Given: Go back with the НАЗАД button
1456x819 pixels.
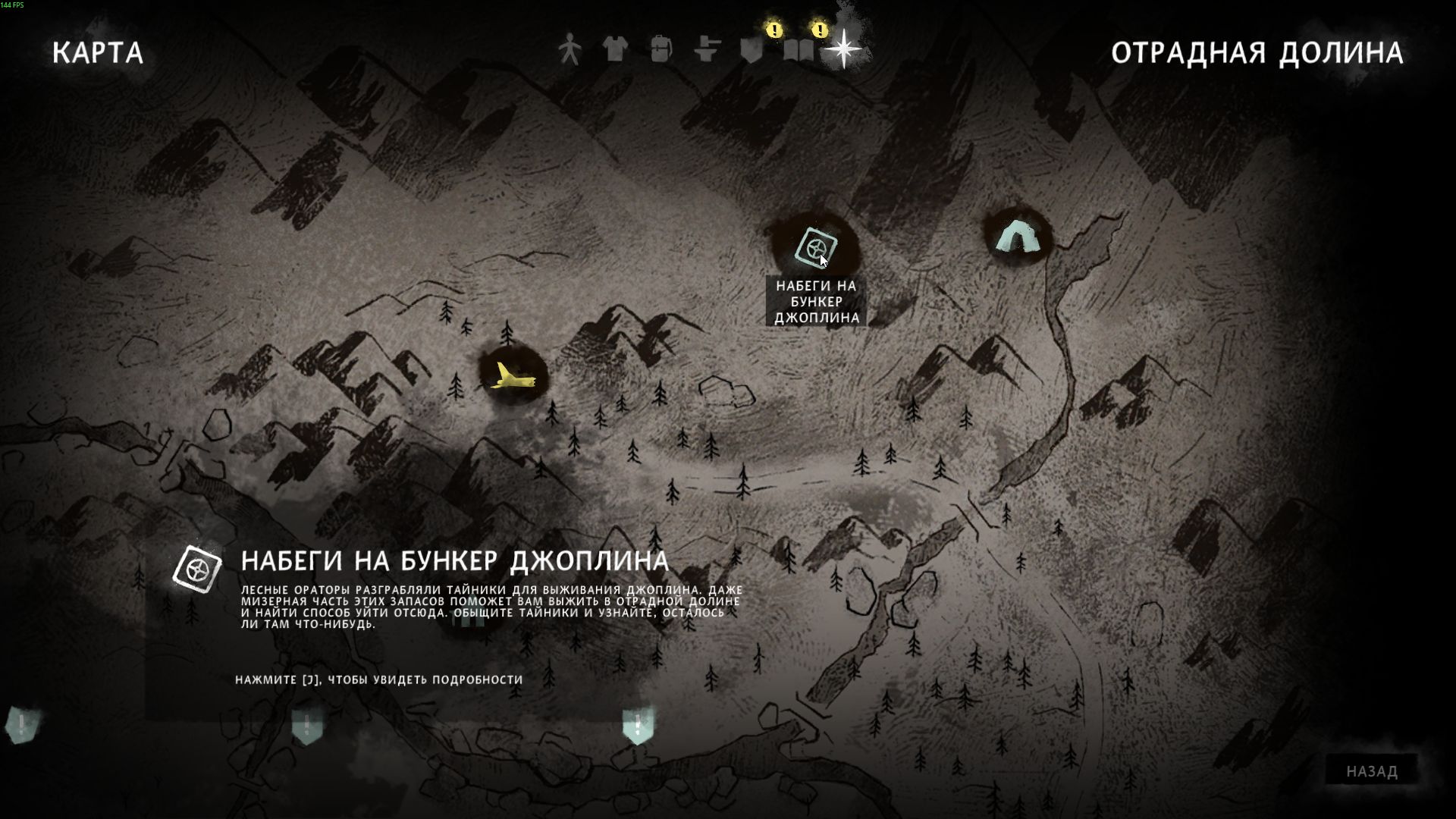Looking at the screenshot, I should click(1372, 771).
